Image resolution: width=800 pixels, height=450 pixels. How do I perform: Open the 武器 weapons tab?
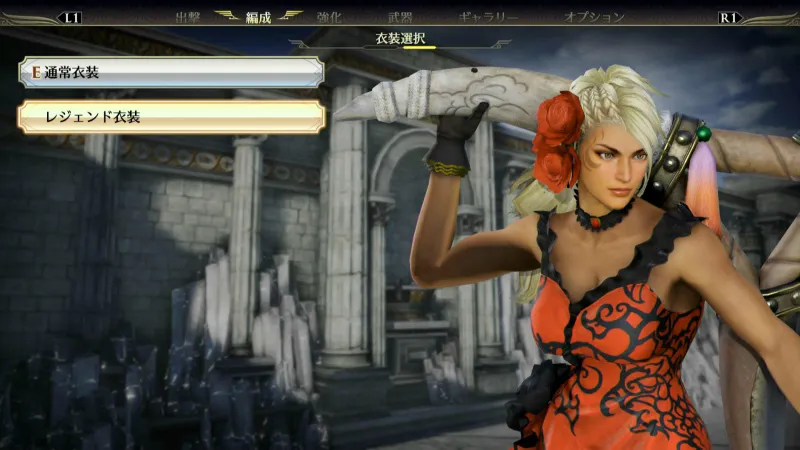point(399,17)
